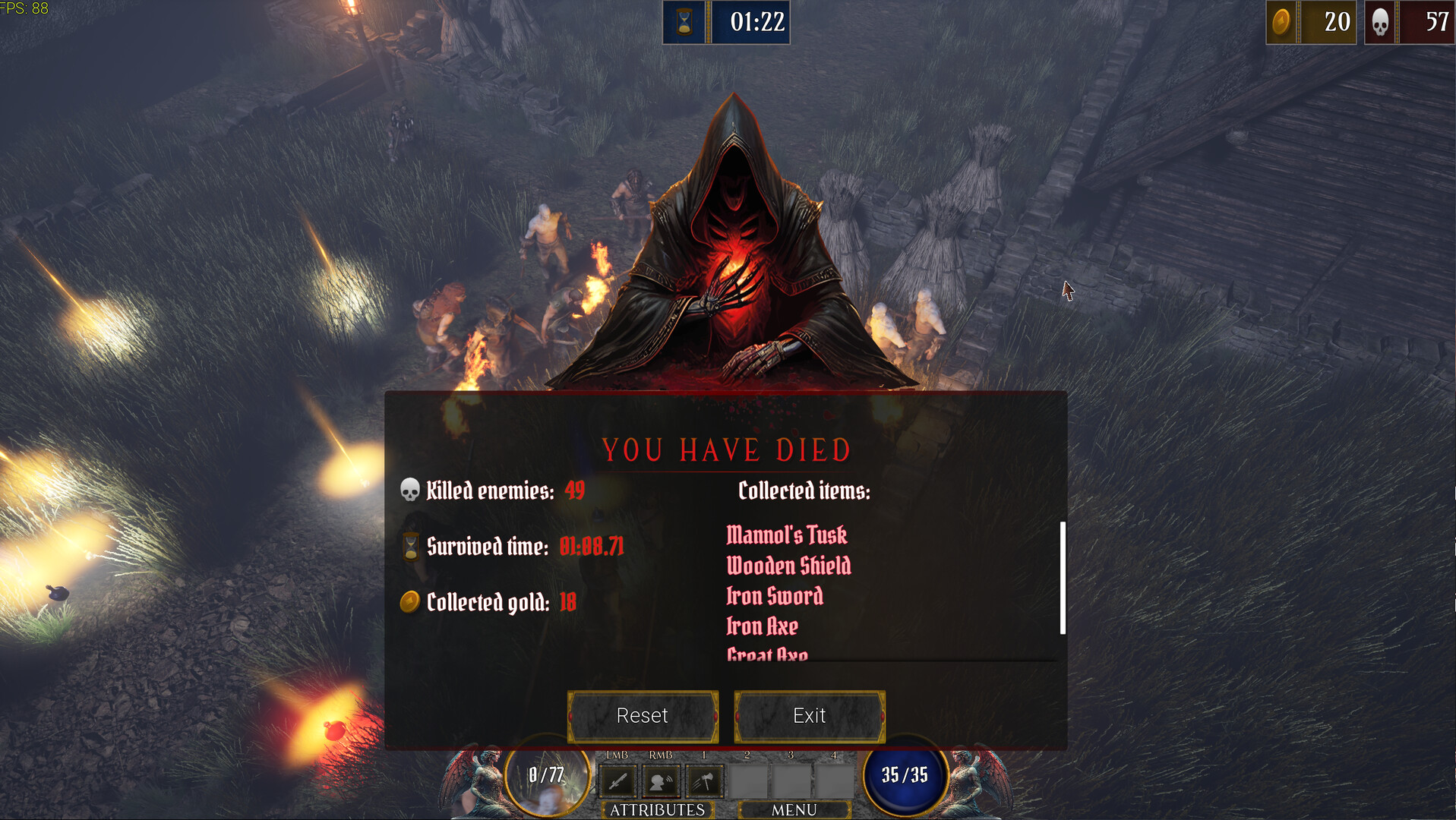Select Iron Sword in the Collected items list

click(774, 597)
